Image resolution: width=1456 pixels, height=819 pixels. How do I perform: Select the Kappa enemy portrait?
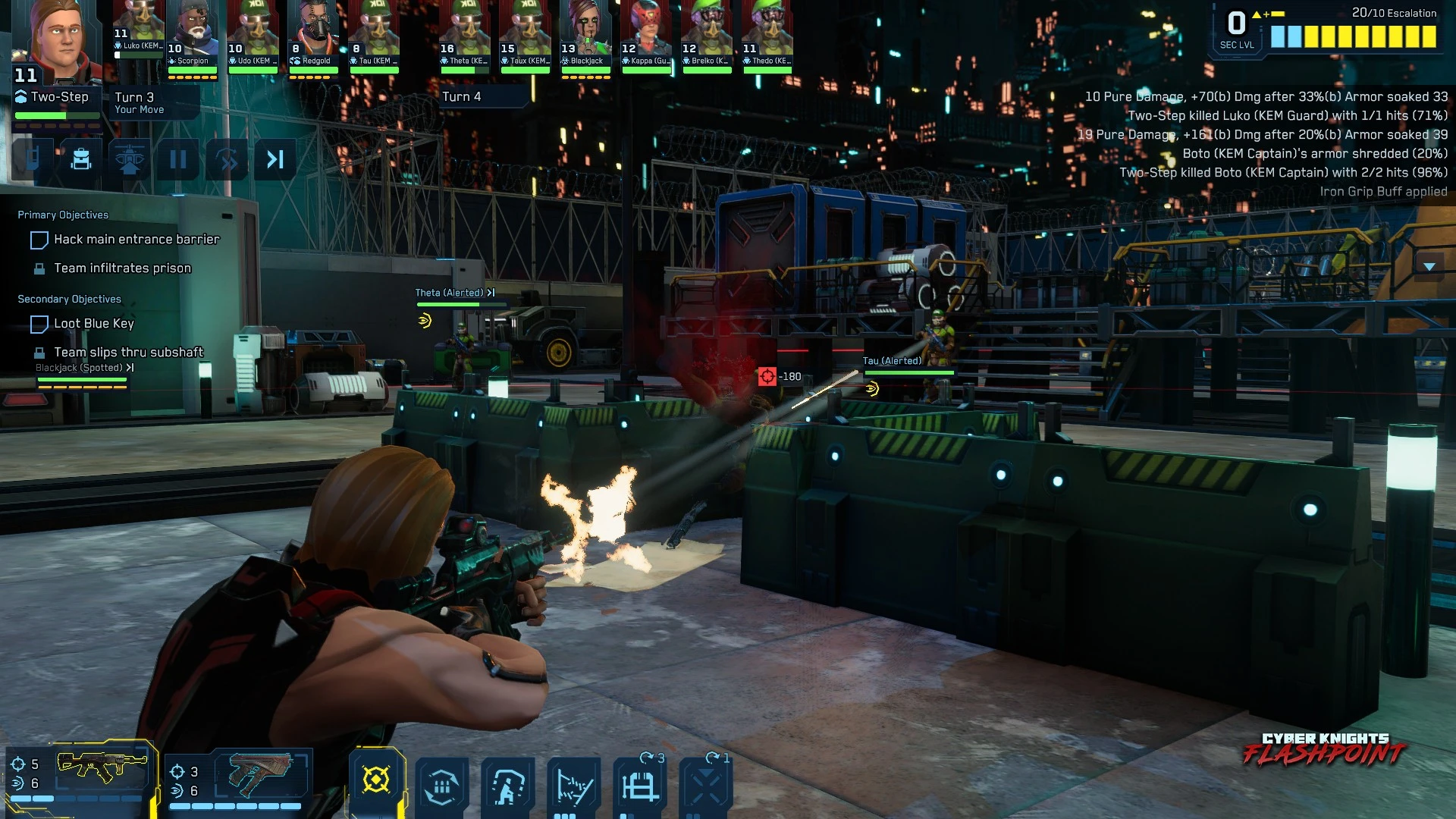tap(646, 34)
